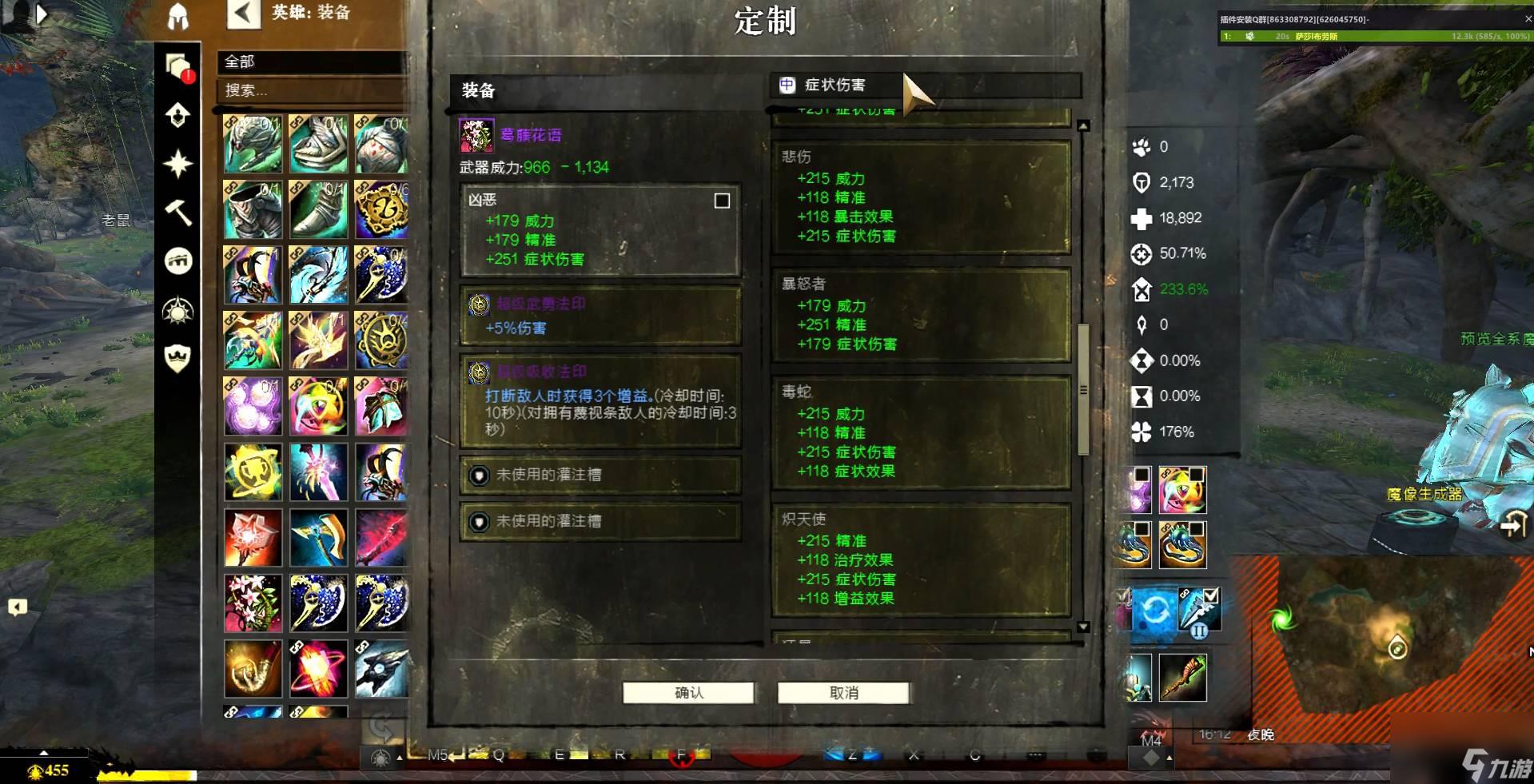This screenshot has width=1534, height=784.
Task: Toggle the checkbox on the dagger skill icon
Action: coord(1214,594)
